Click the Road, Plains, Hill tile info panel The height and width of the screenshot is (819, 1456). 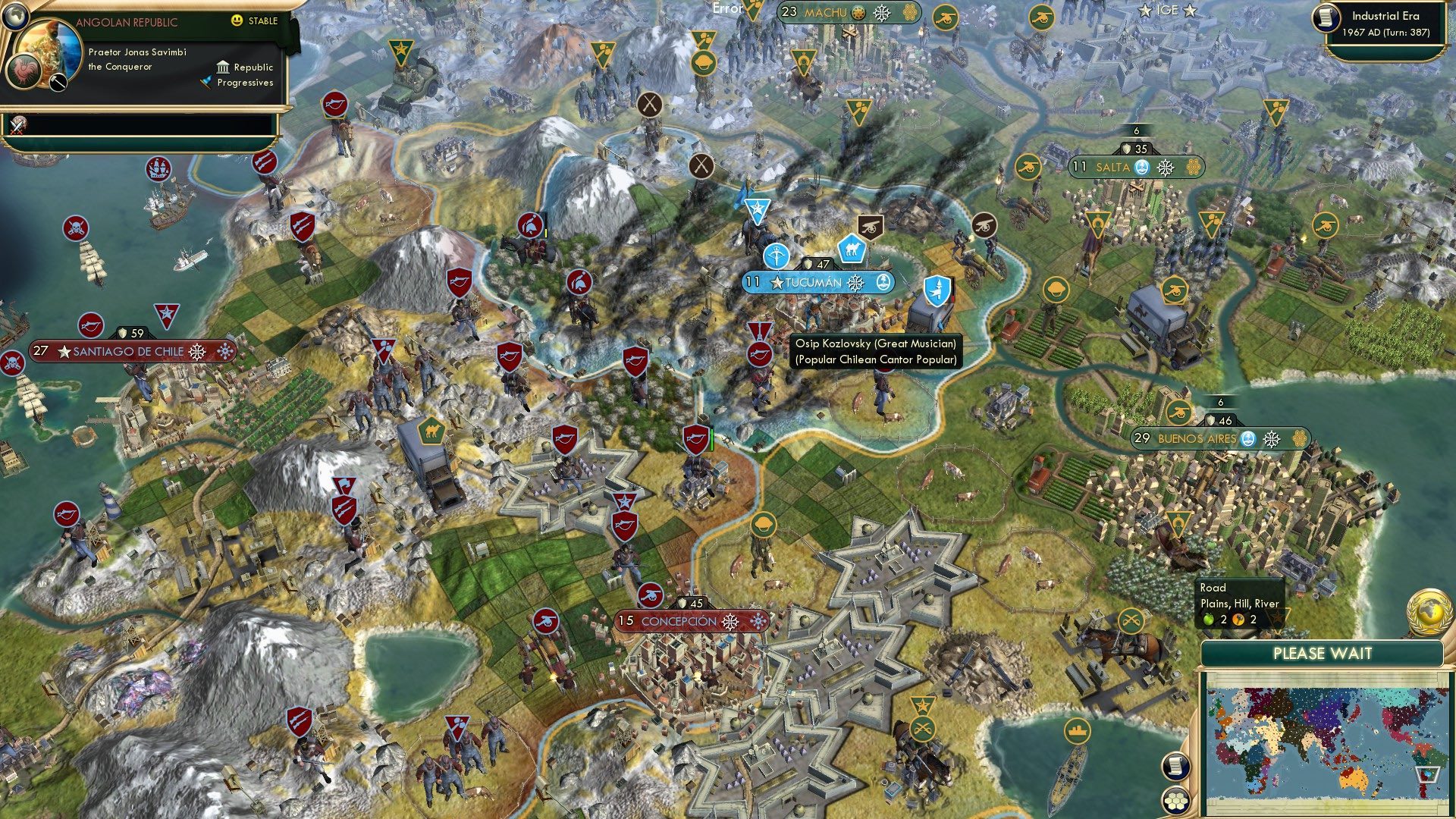tap(1239, 604)
